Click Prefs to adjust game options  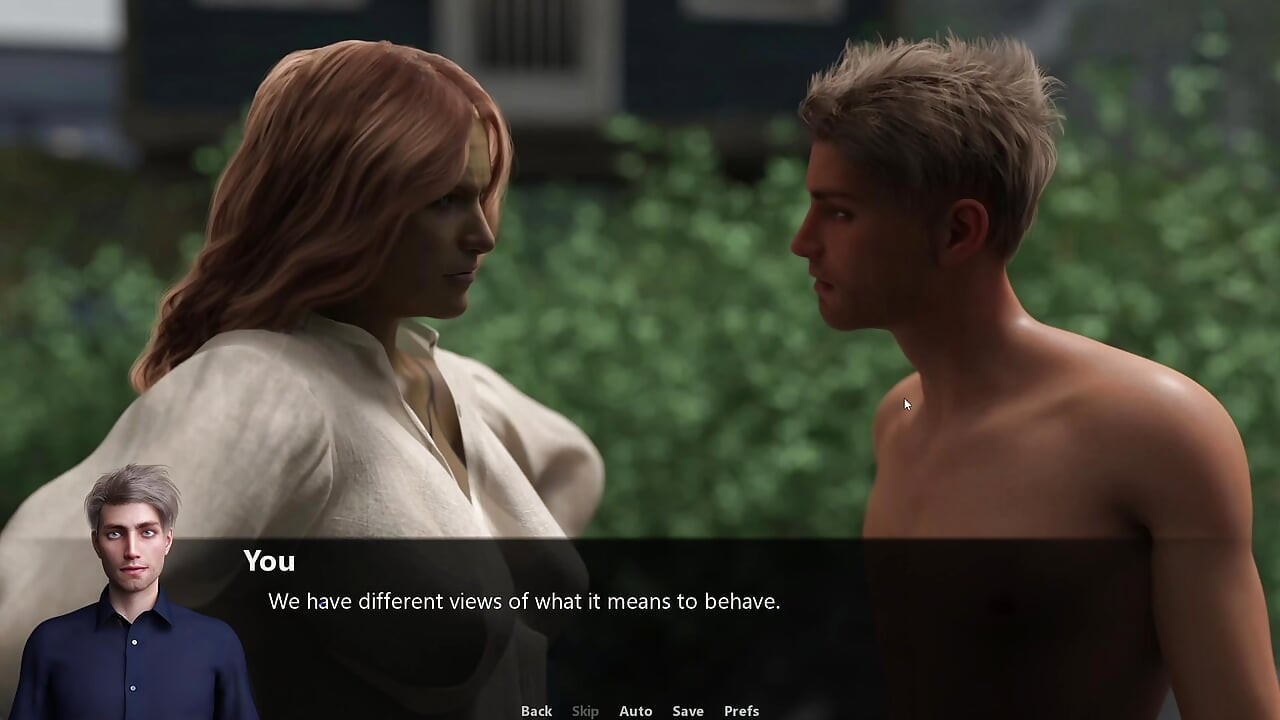[741, 710]
